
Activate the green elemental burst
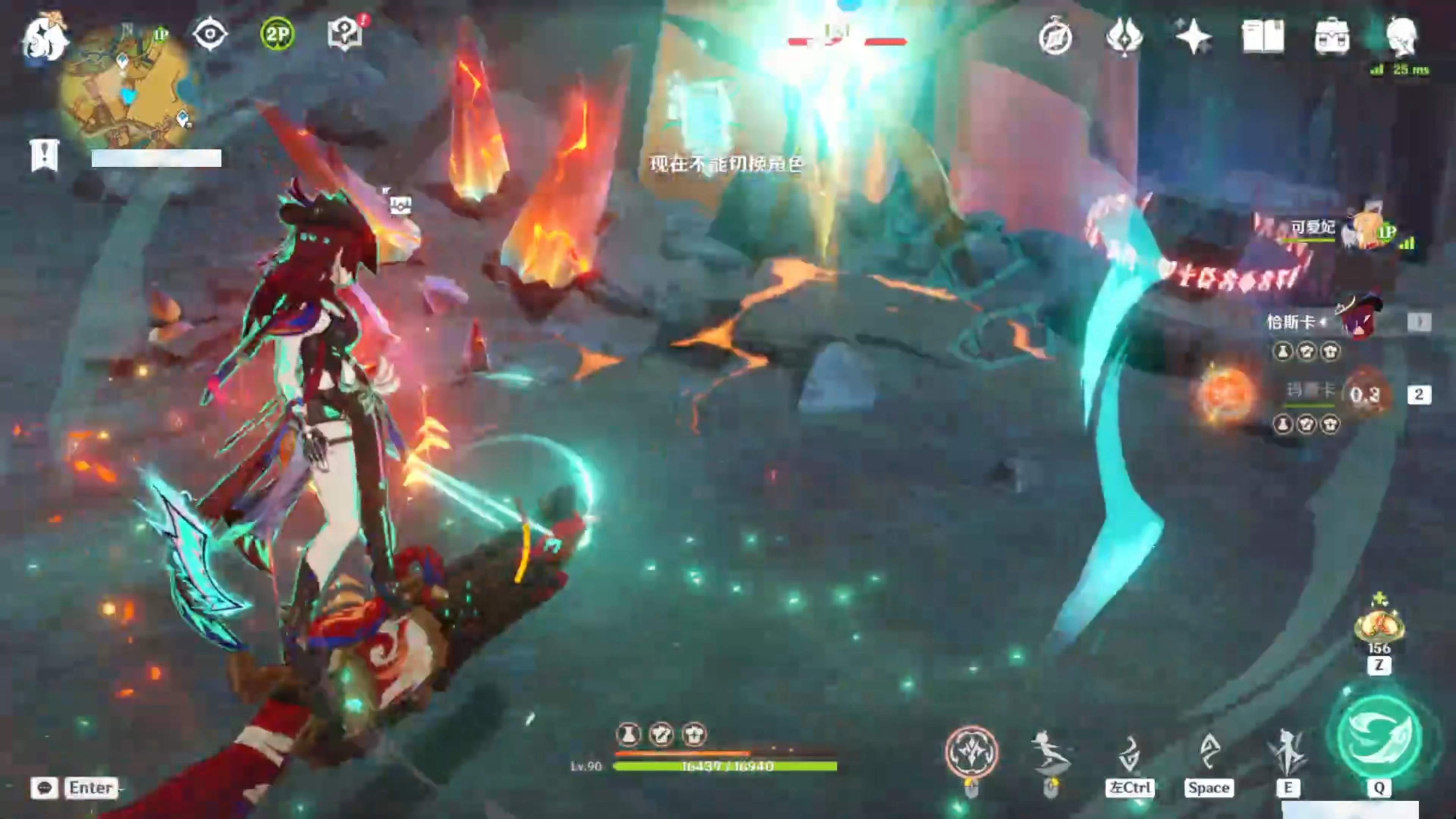[1379, 735]
